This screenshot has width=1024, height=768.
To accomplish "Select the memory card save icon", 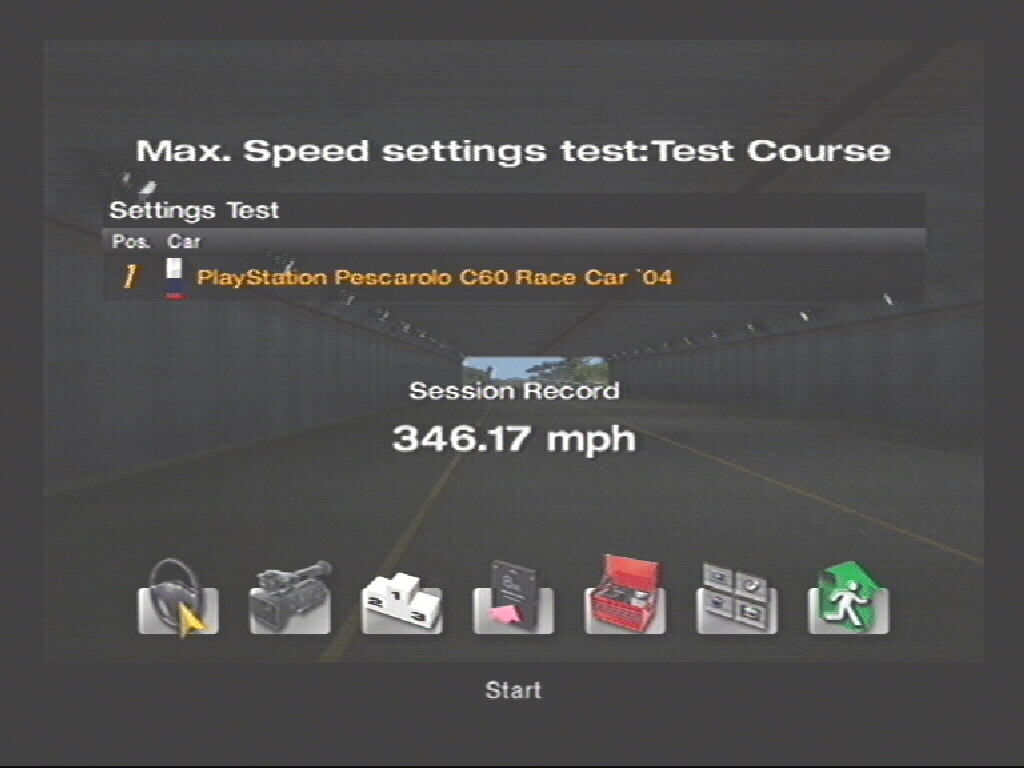I will tap(513, 597).
